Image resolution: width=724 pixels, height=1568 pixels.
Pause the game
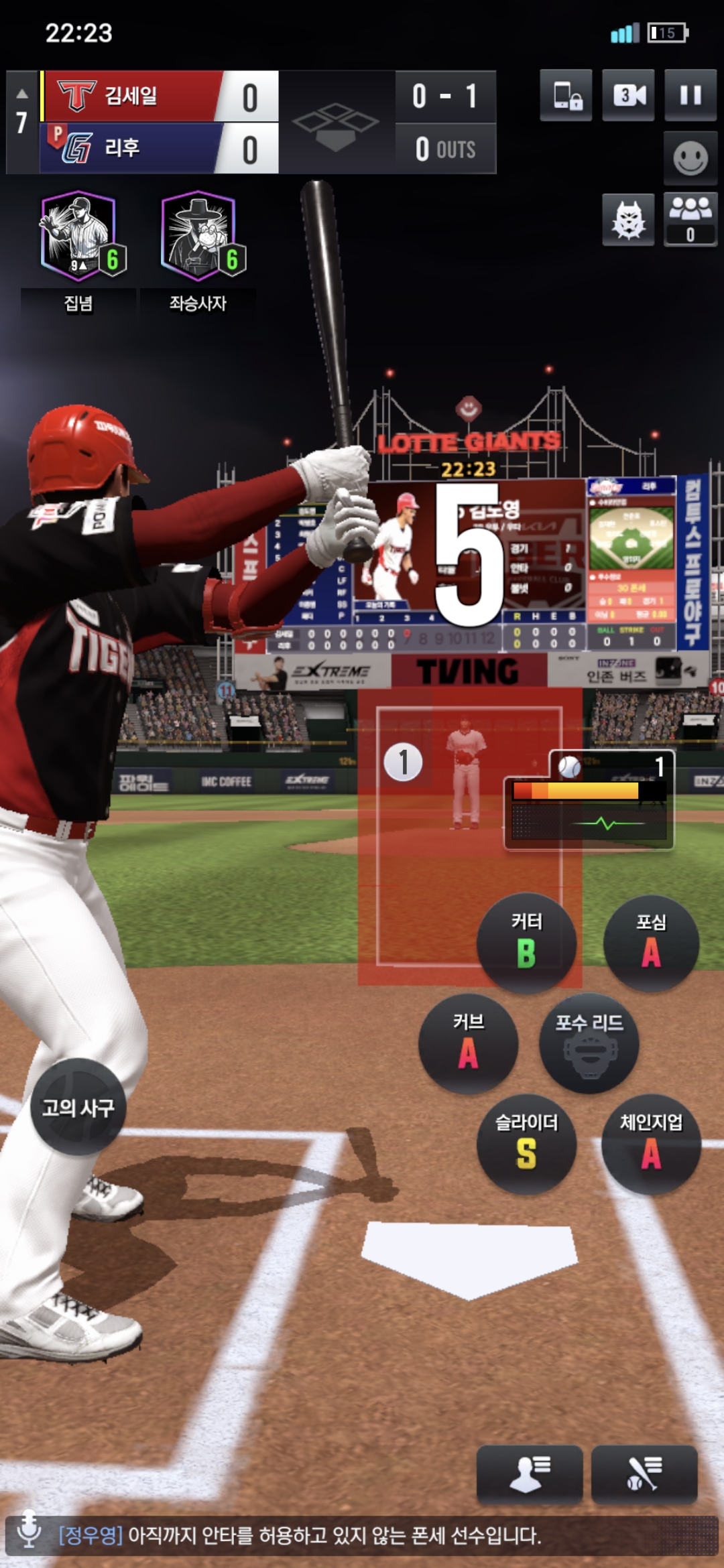click(x=690, y=95)
